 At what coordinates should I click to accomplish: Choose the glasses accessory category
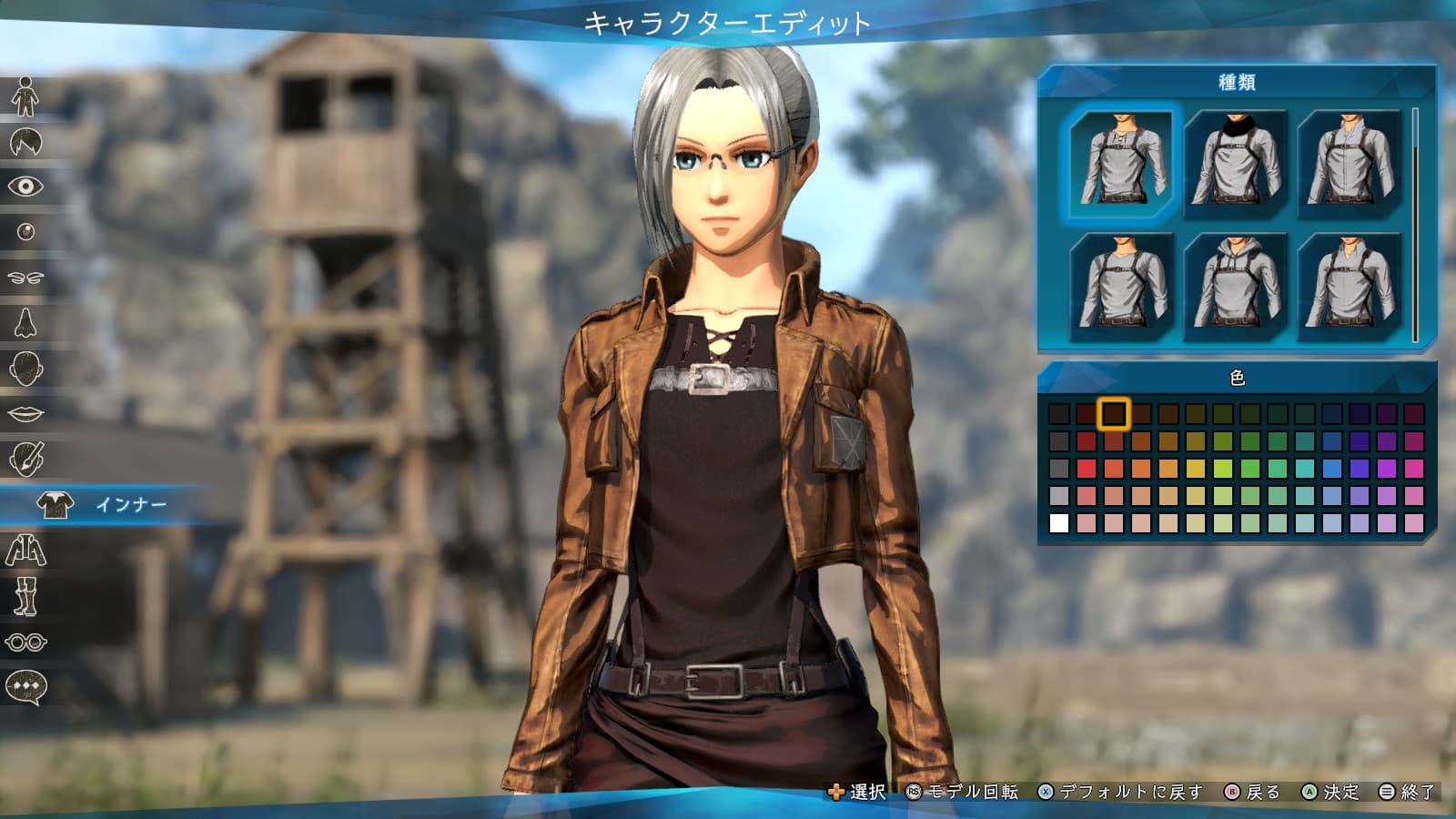[25, 642]
